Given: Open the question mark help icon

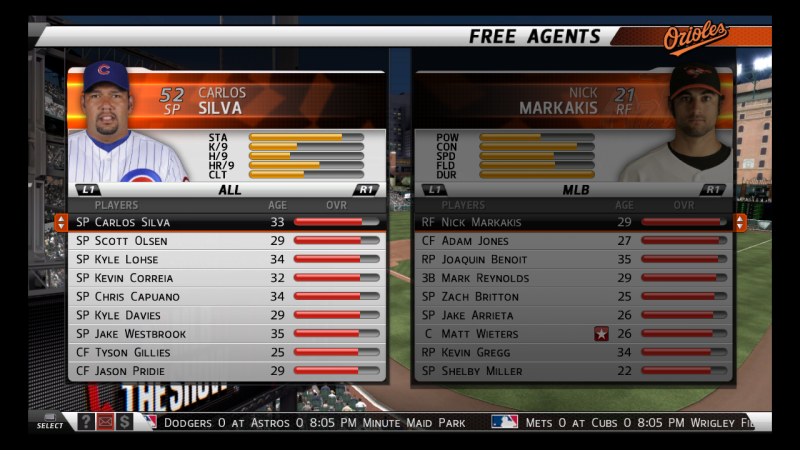Looking at the screenshot, I should pyautogui.click(x=86, y=422).
